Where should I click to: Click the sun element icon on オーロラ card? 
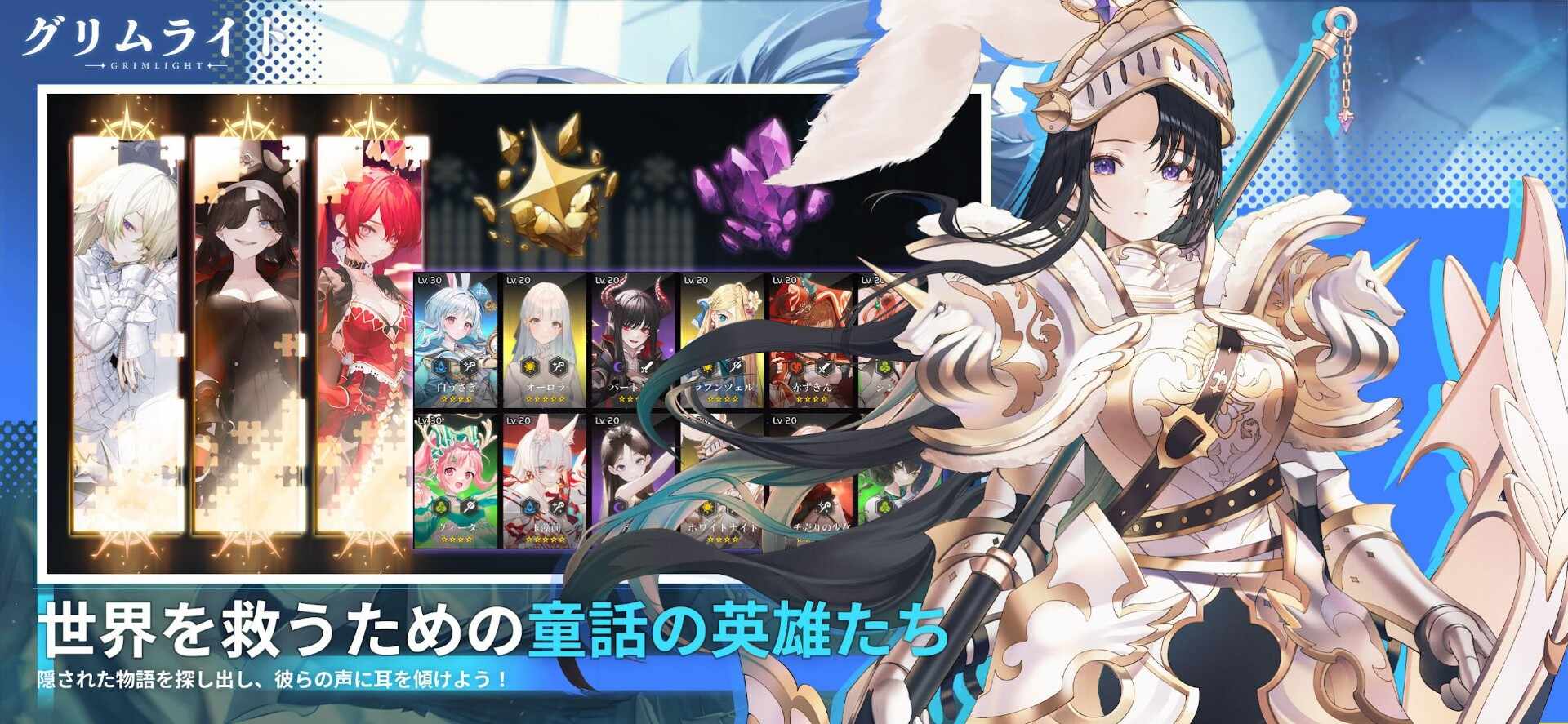[530, 366]
